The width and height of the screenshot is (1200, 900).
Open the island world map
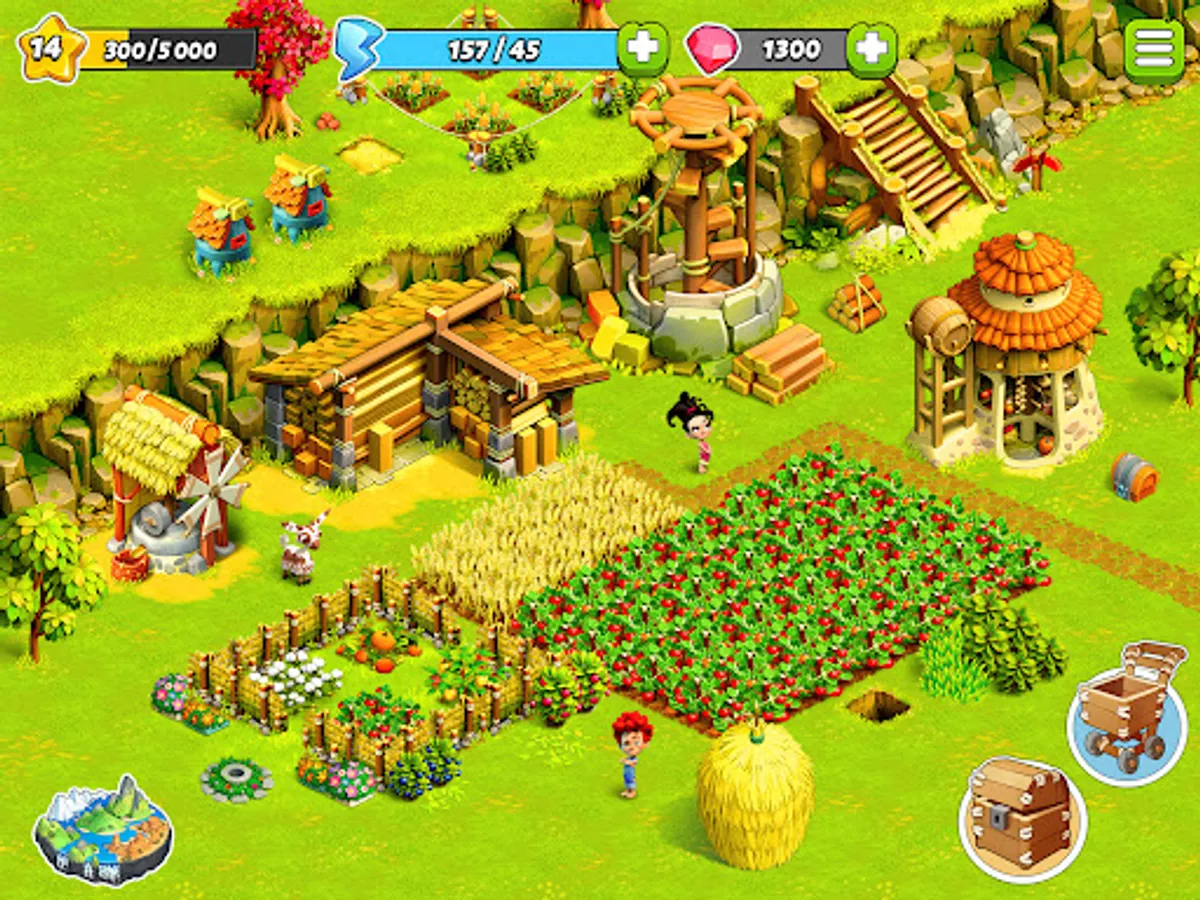click(x=102, y=829)
